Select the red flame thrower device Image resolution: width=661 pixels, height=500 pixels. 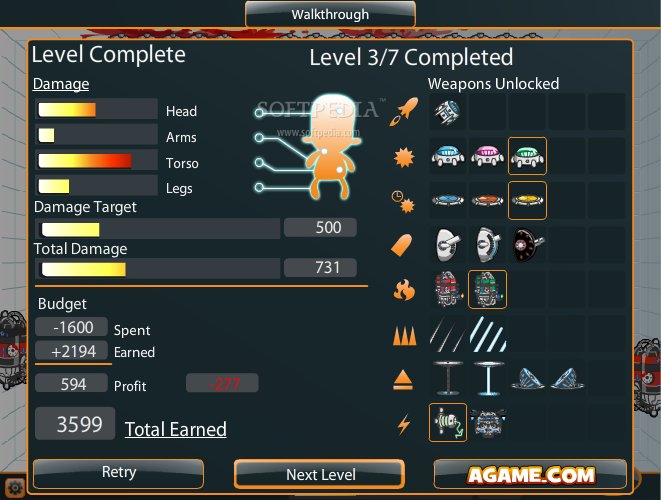(x=448, y=290)
